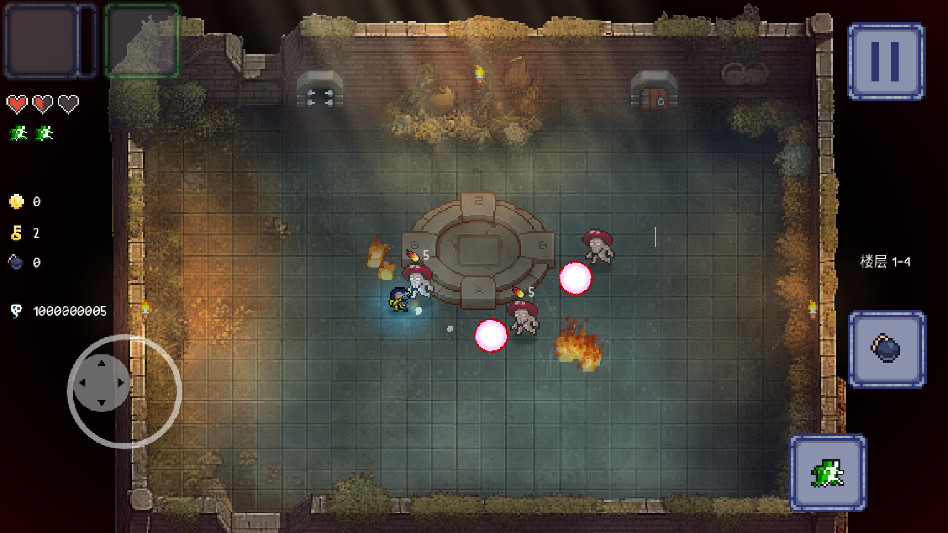Pause the game
The image size is (948, 533).
click(x=885, y=61)
